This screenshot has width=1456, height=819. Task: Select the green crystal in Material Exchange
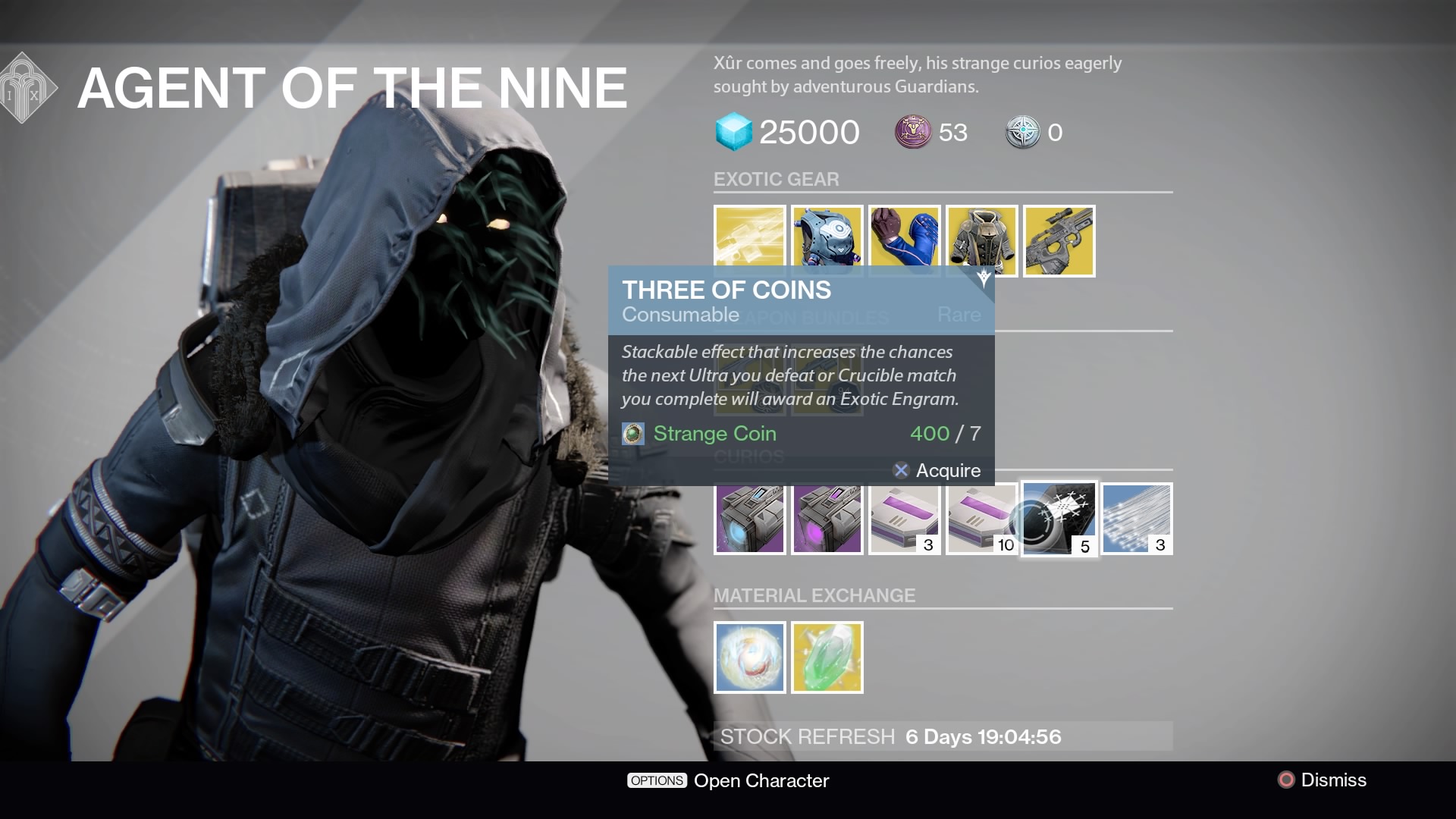(827, 657)
